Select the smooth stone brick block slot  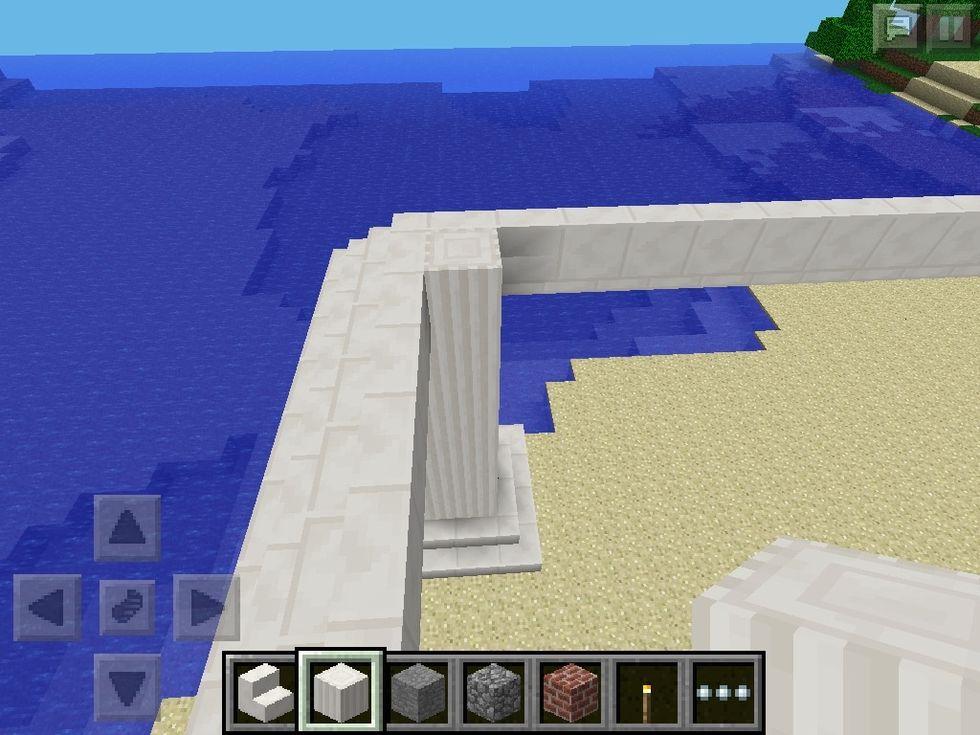(418, 691)
